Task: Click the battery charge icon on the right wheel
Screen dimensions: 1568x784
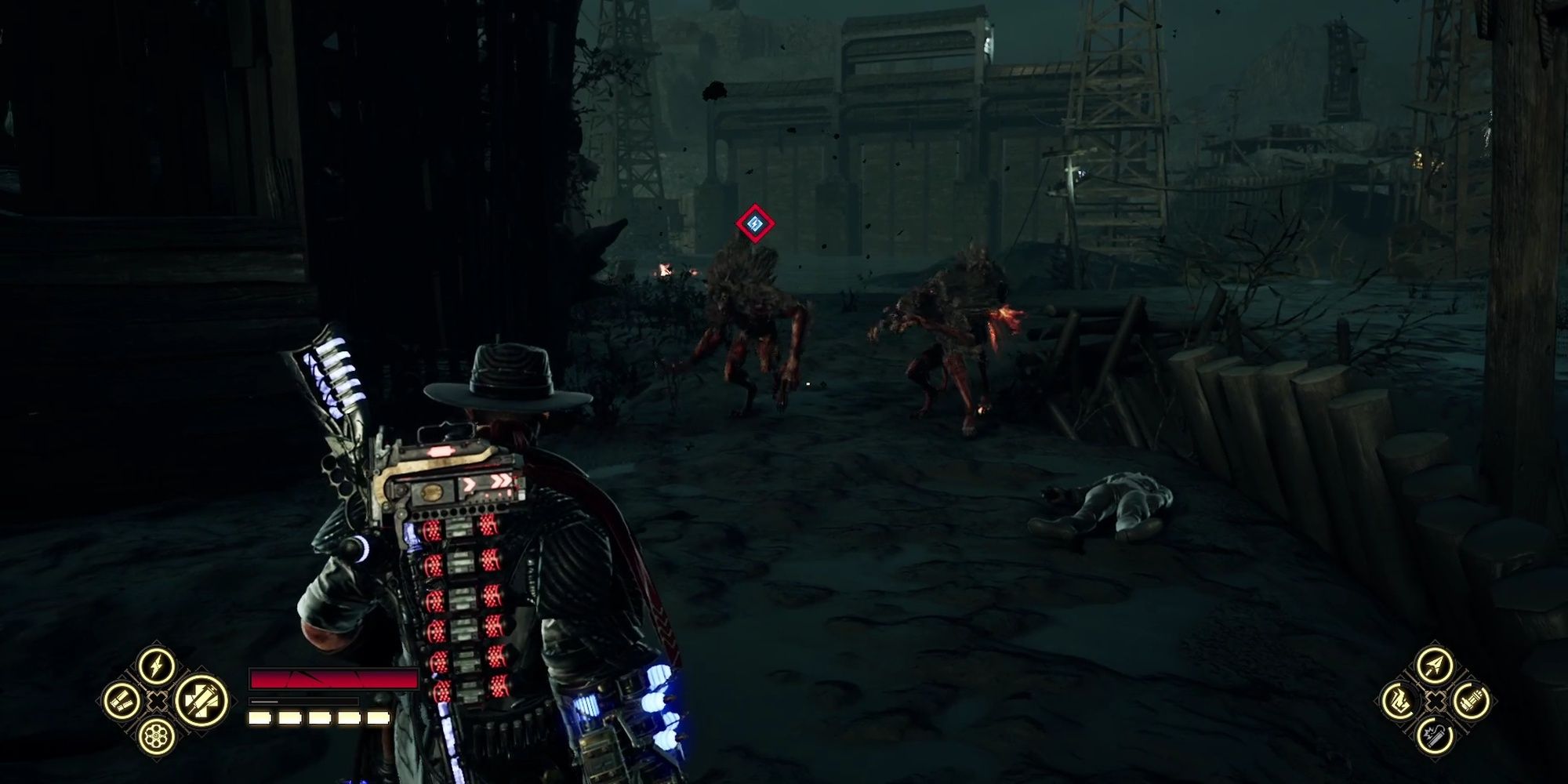Action: click(1472, 700)
